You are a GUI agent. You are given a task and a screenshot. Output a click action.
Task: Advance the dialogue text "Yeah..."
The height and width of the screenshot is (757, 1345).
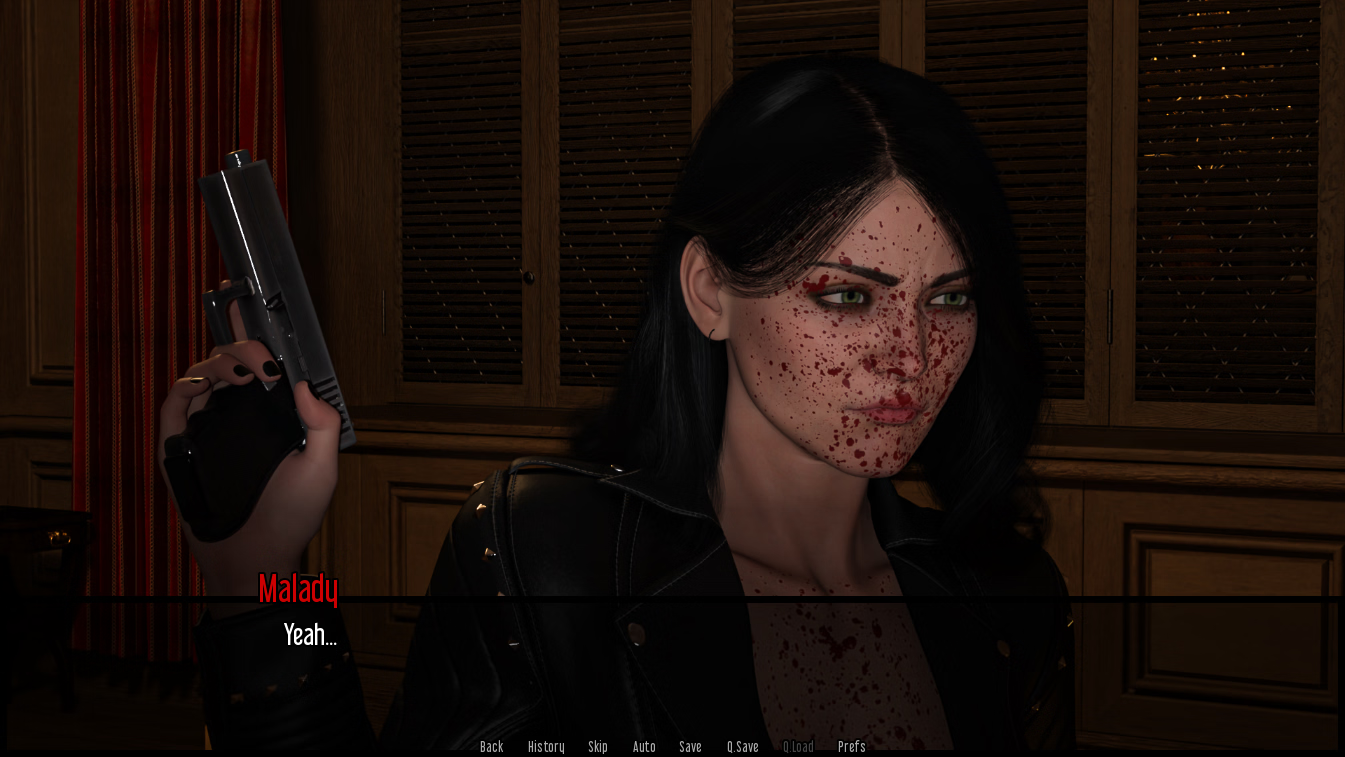point(310,635)
